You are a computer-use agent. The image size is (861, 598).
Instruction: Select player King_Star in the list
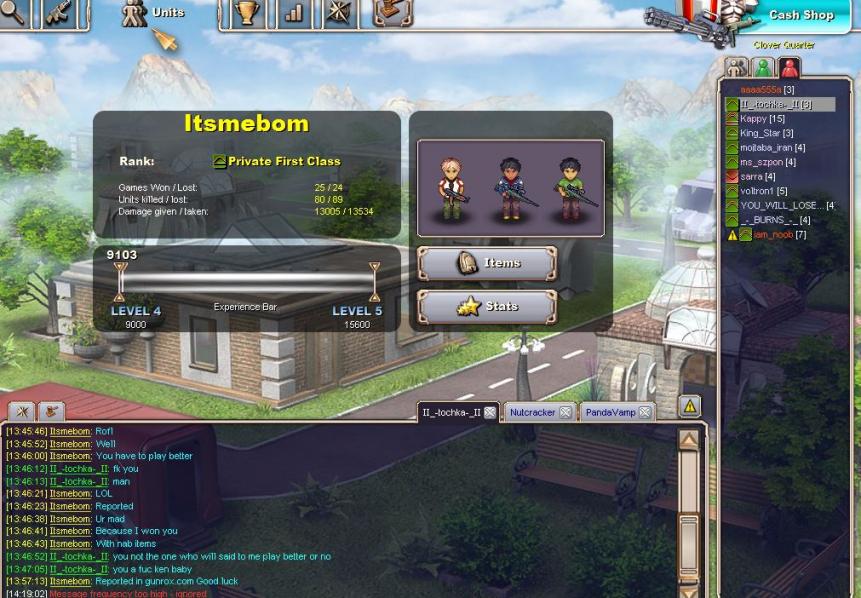[x=766, y=133]
